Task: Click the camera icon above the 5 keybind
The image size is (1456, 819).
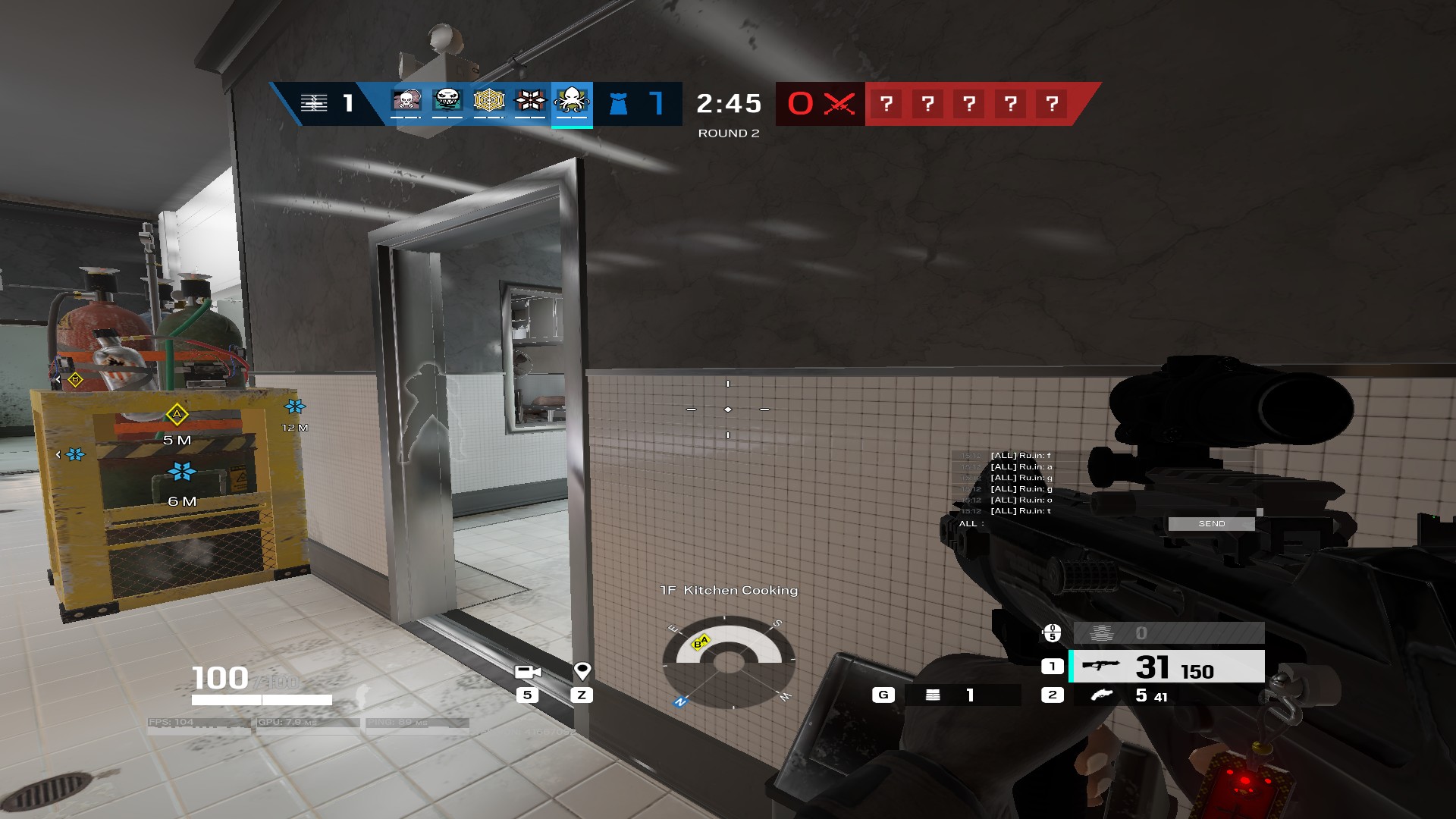Action: [529, 672]
